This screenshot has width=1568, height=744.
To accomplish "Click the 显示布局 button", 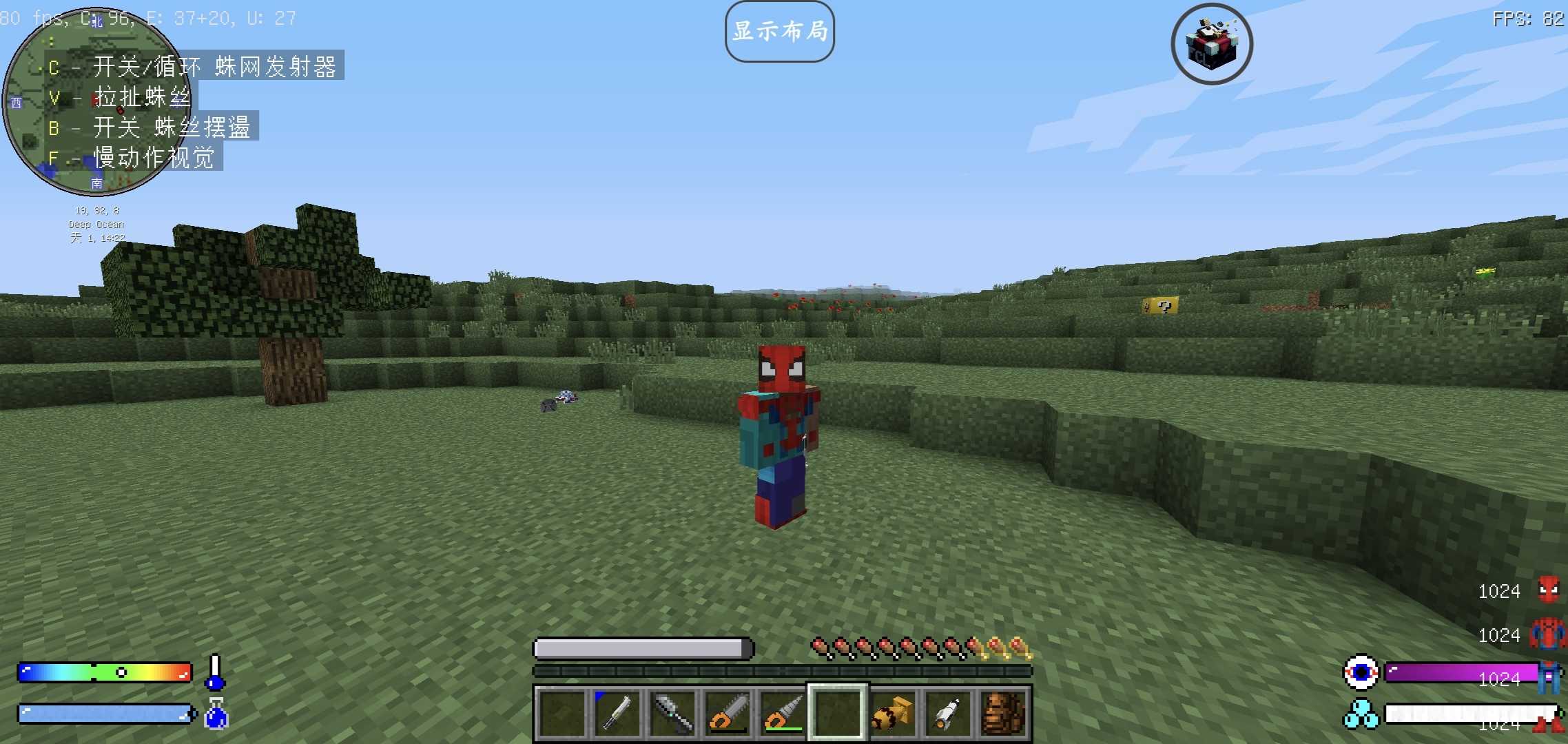I will coord(779,32).
